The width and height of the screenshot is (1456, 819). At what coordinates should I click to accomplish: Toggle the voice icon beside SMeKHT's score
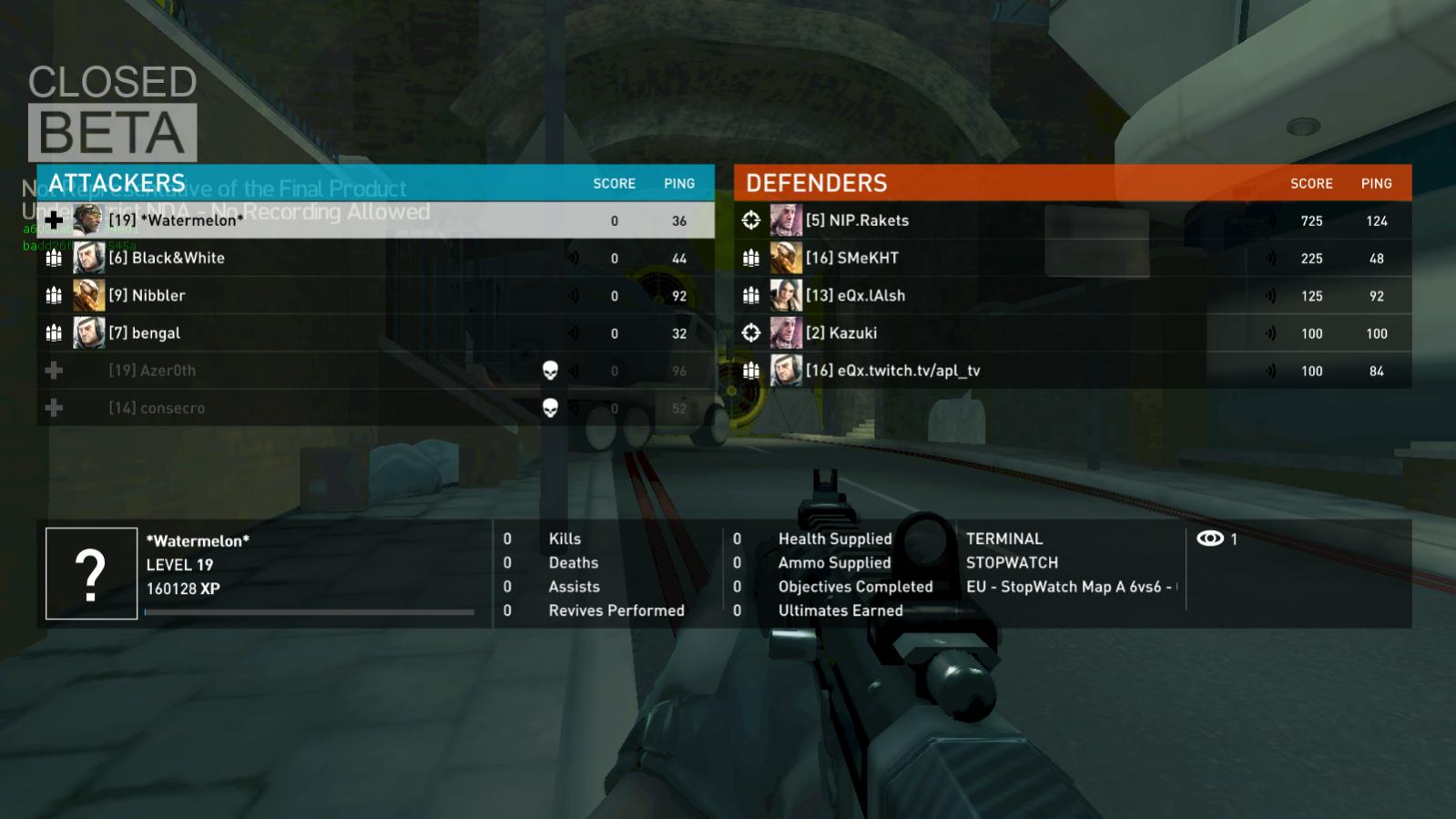(x=1270, y=259)
